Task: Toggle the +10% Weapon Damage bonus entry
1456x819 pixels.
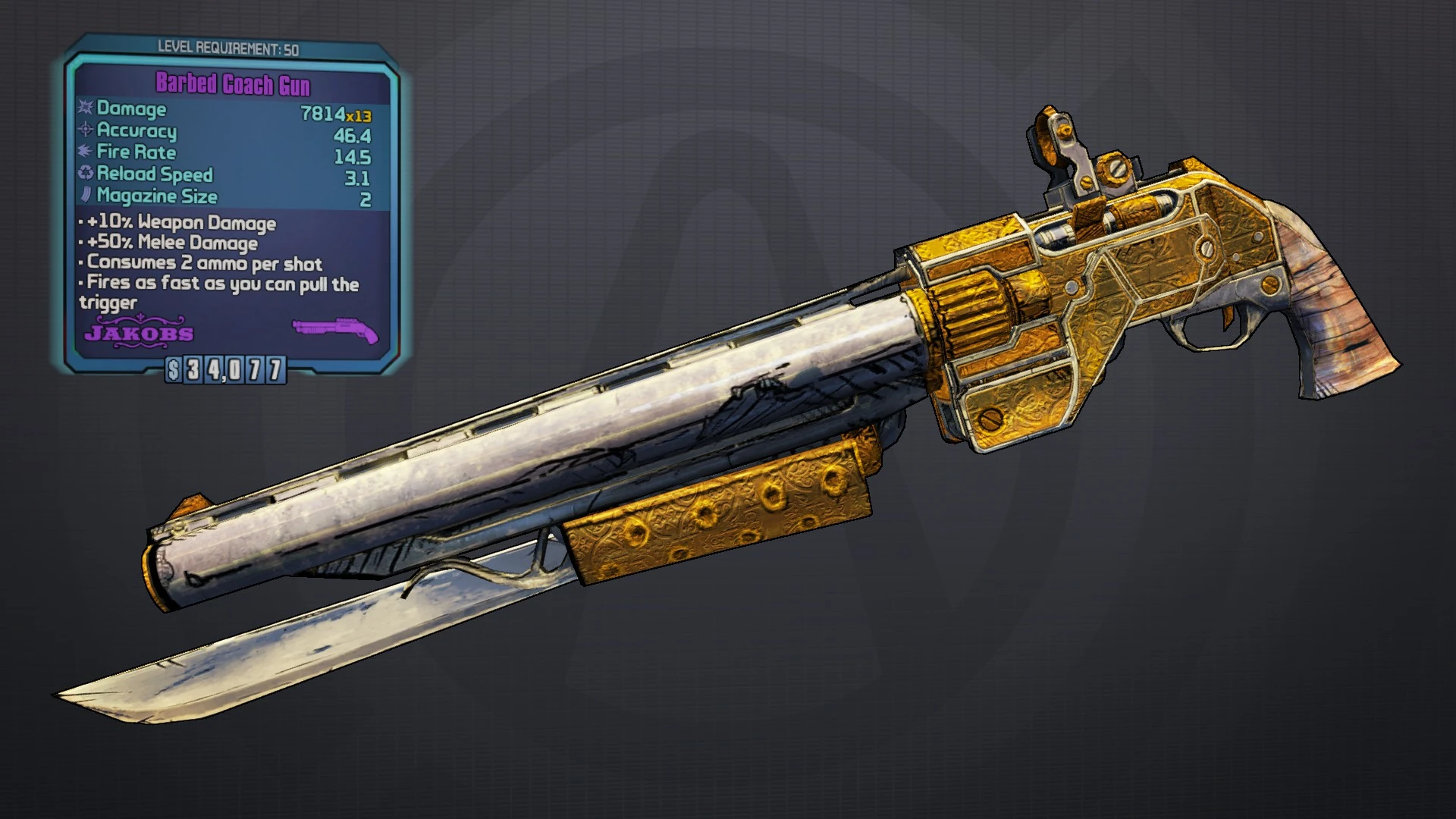Action: point(179,223)
